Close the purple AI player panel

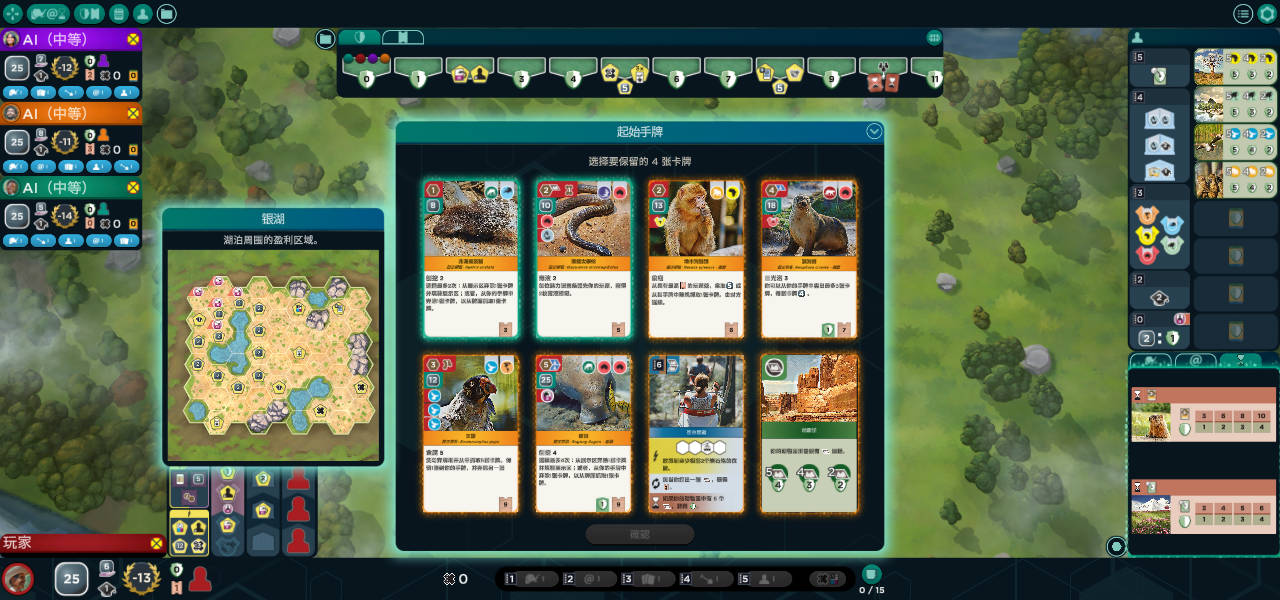pyautogui.click(x=133, y=39)
